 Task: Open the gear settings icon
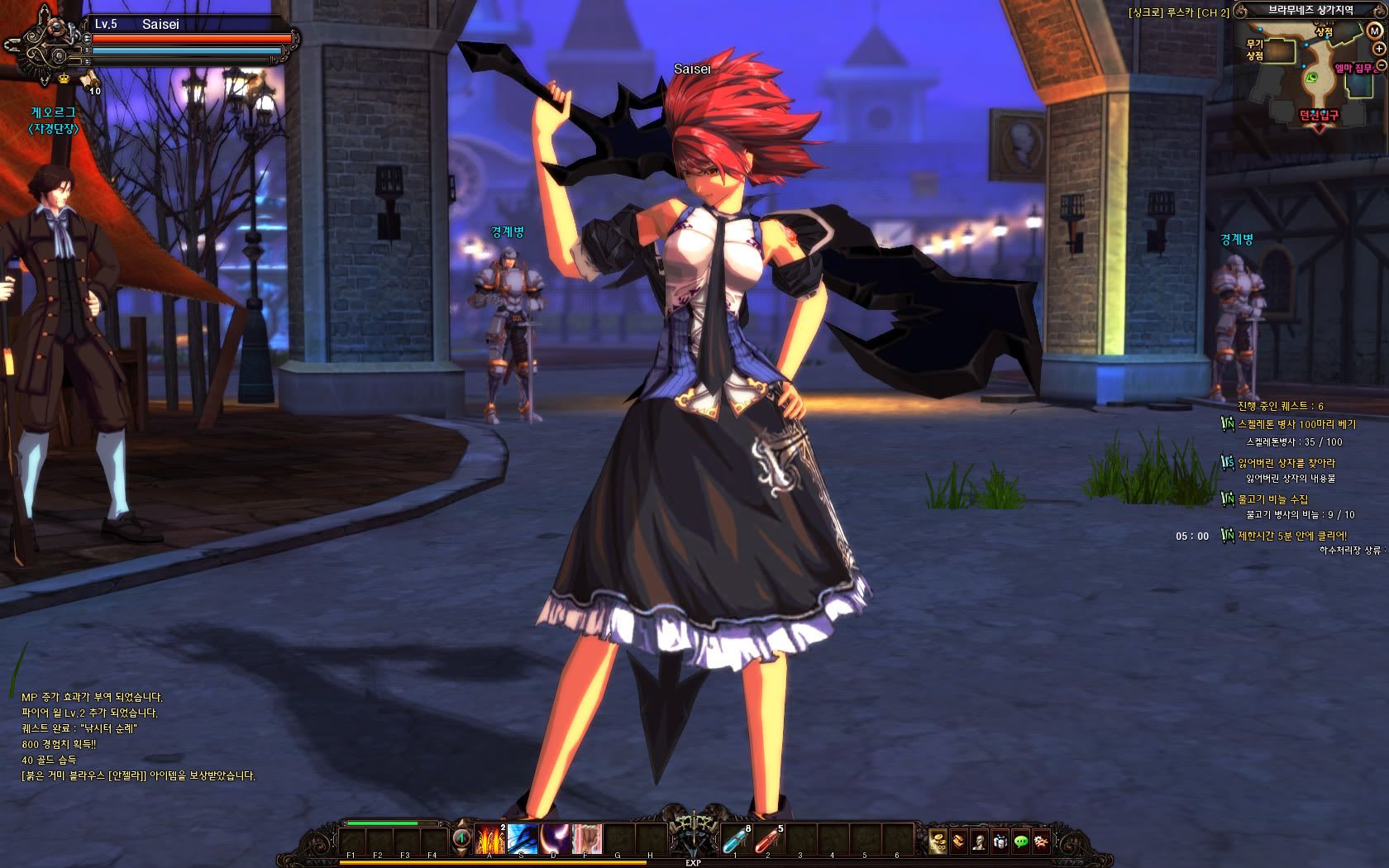point(1041,841)
